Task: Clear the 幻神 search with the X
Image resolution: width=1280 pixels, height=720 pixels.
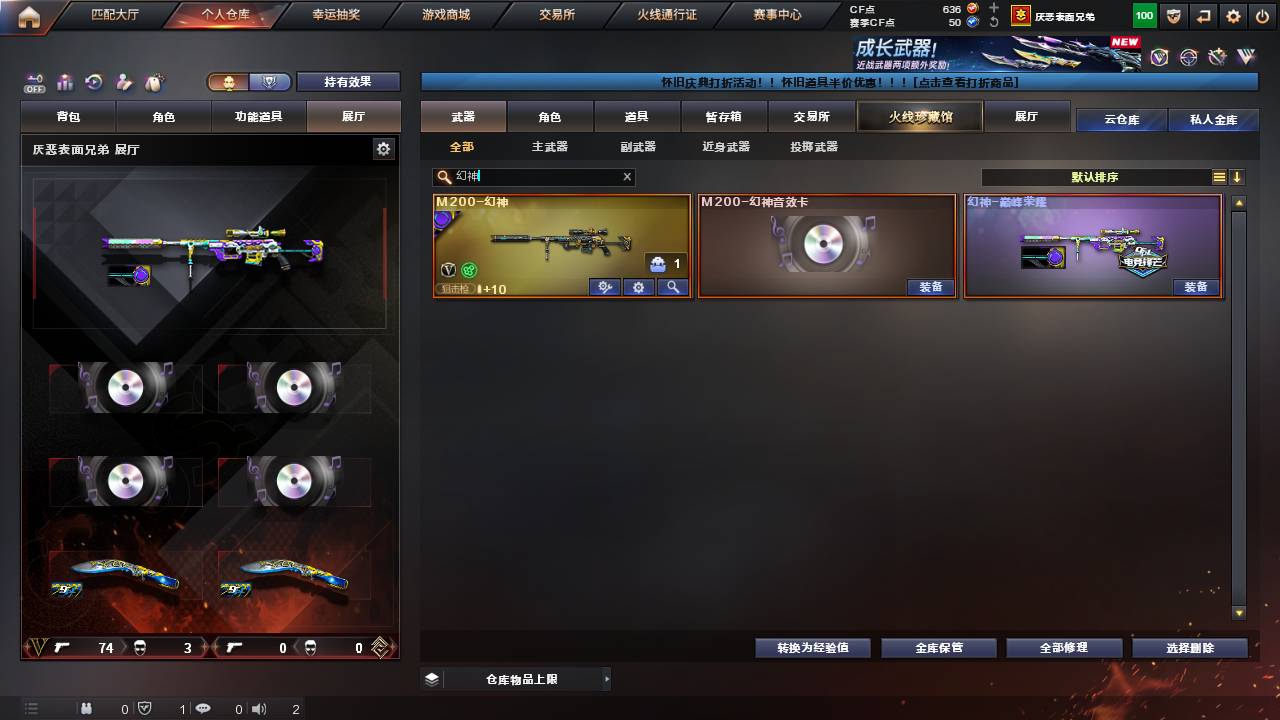Action: pos(626,177)
